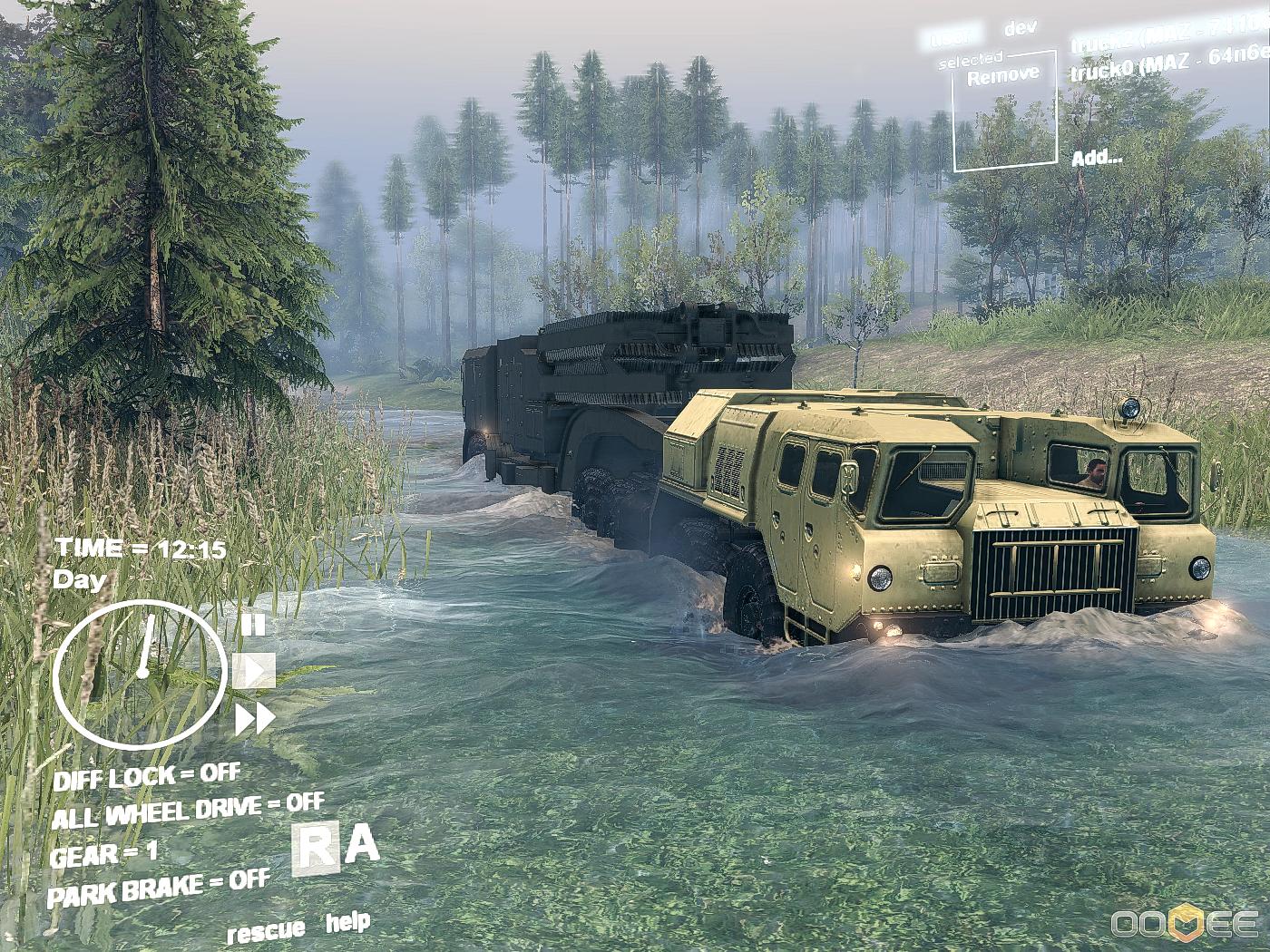Image resolution: width=1270 pixels, height=952 pixels.
Task: Select the R gear mode
Action: [x=316, y=850]
